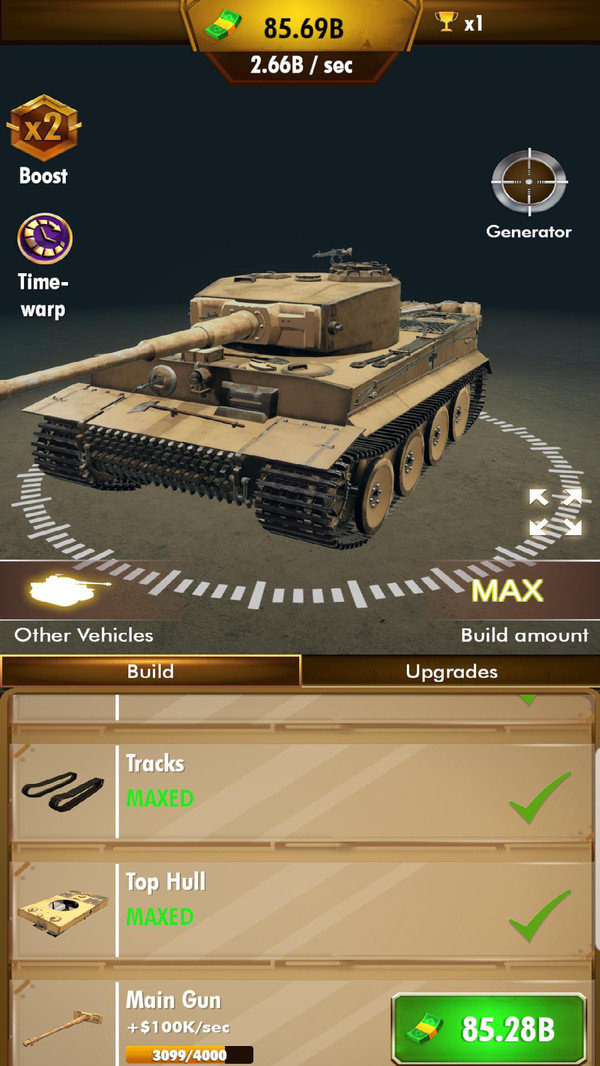
Task: Open the Time-warp clock icon
Action: [x=44, y=240]
